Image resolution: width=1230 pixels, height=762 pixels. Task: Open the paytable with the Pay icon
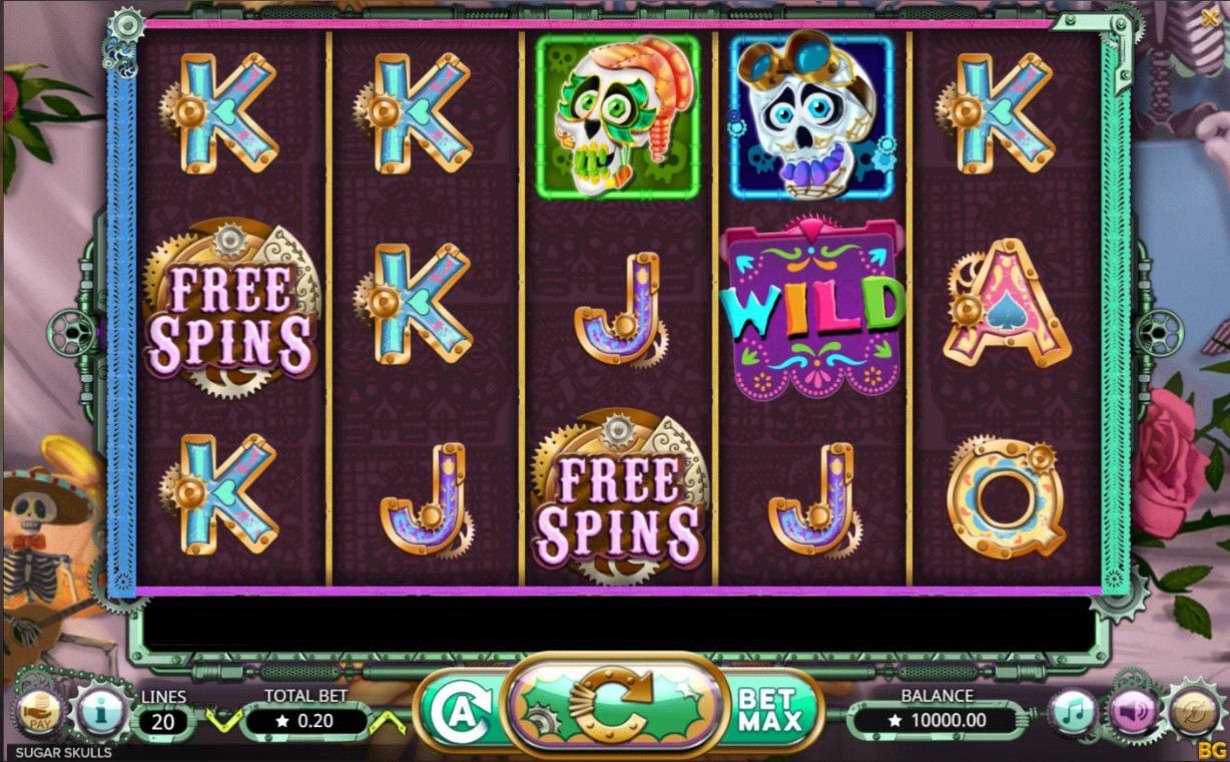click(x=40, y=714)
